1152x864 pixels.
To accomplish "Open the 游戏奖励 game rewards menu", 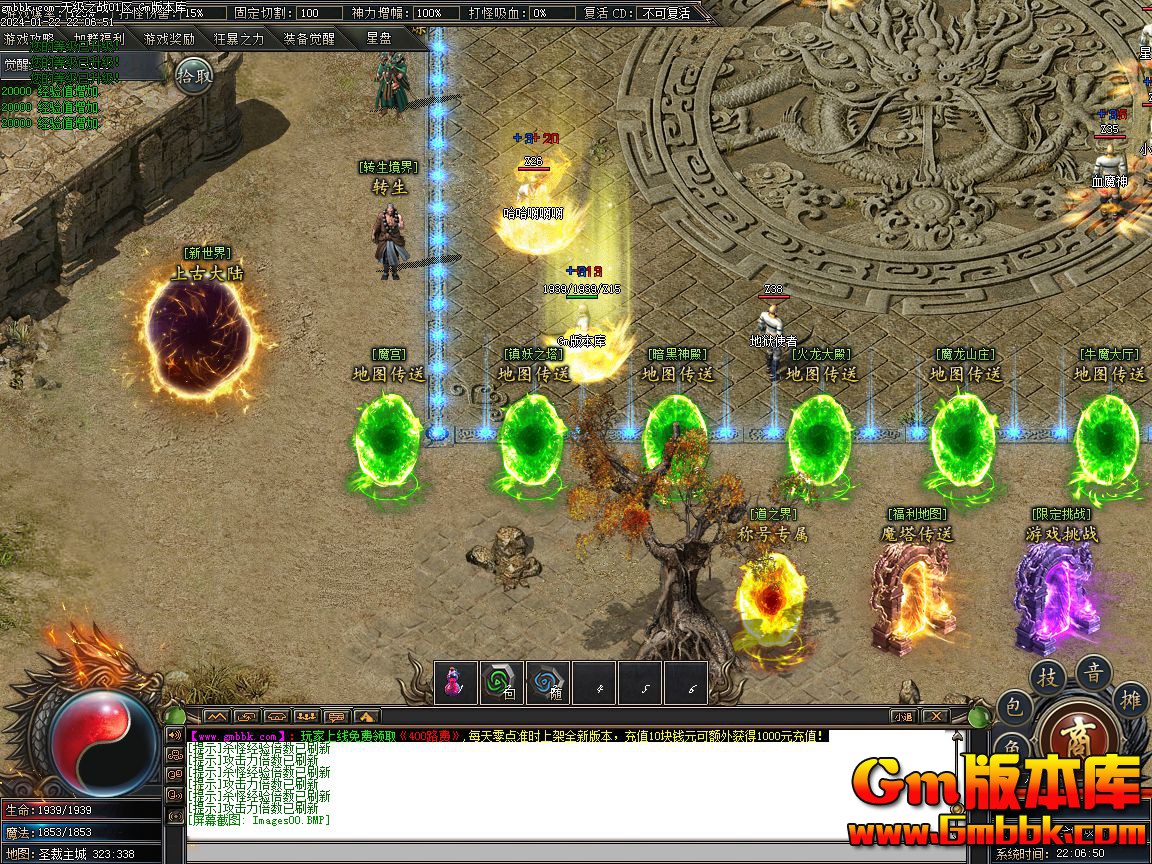I will point(169,39).
